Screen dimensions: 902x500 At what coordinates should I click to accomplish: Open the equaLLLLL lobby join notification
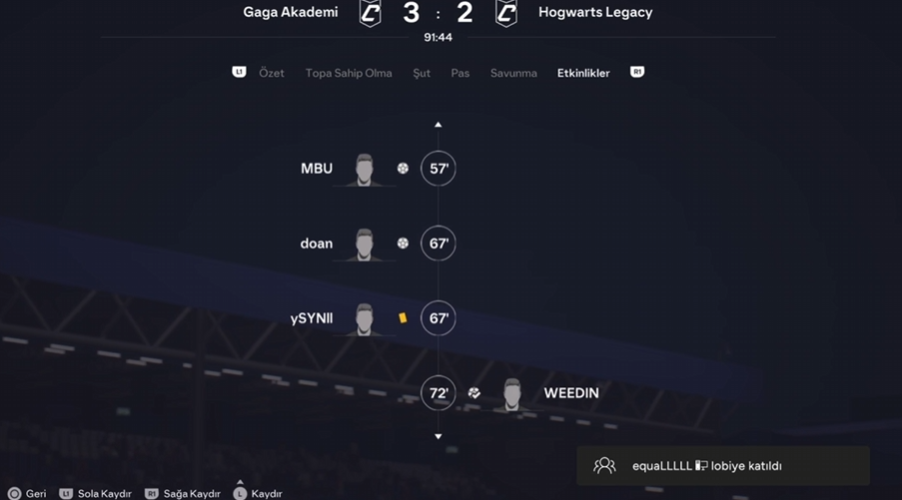coord(722,466)
